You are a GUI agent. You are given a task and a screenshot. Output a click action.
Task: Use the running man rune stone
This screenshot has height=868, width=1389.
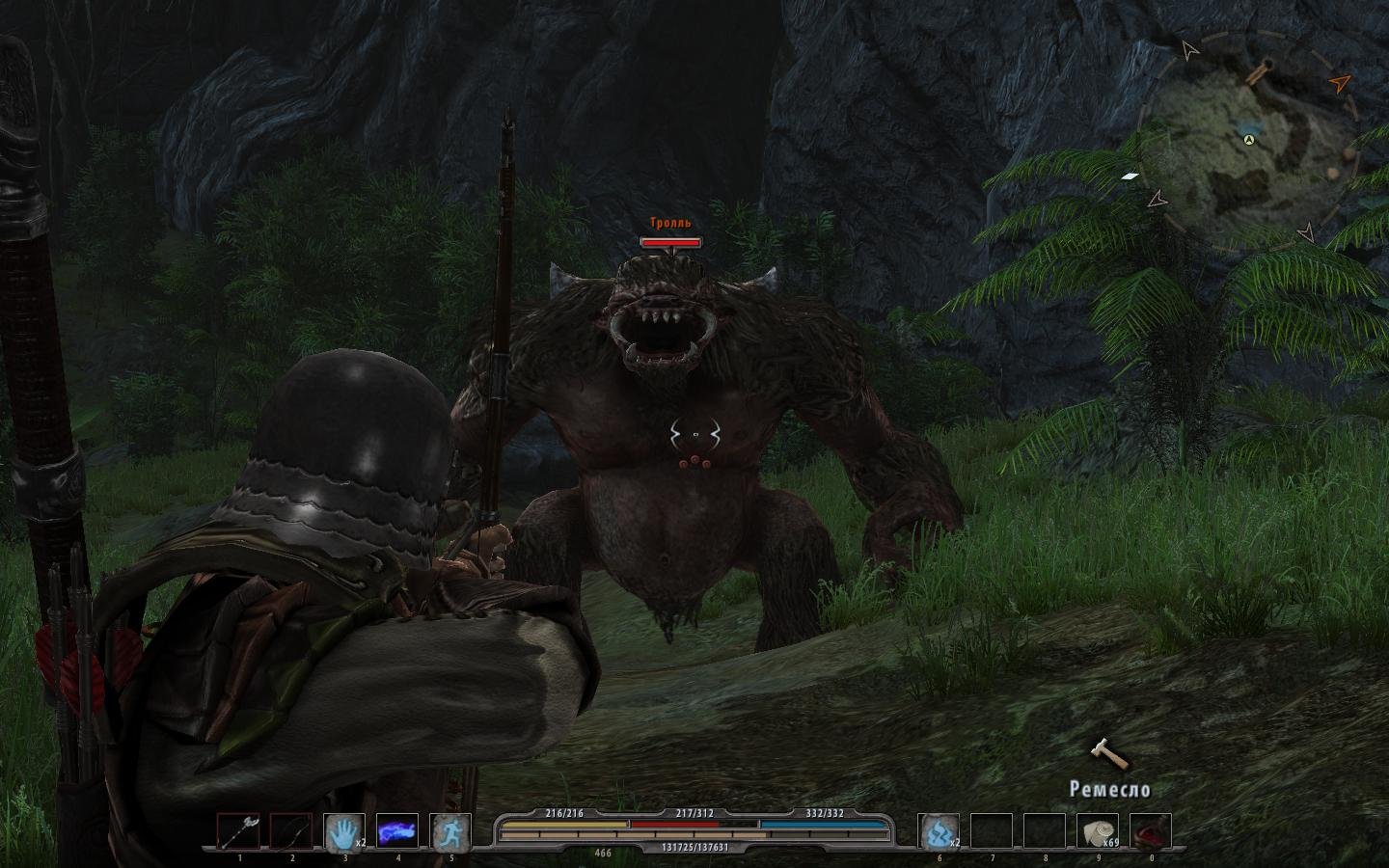click(450, 832)
